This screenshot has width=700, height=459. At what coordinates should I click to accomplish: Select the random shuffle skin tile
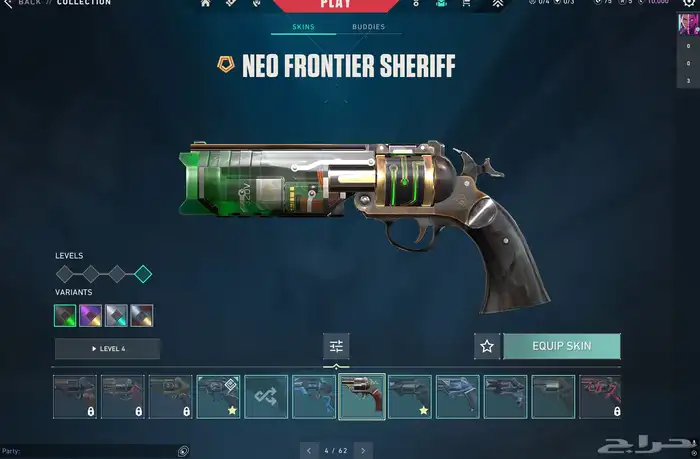click(x=266, y=396)
